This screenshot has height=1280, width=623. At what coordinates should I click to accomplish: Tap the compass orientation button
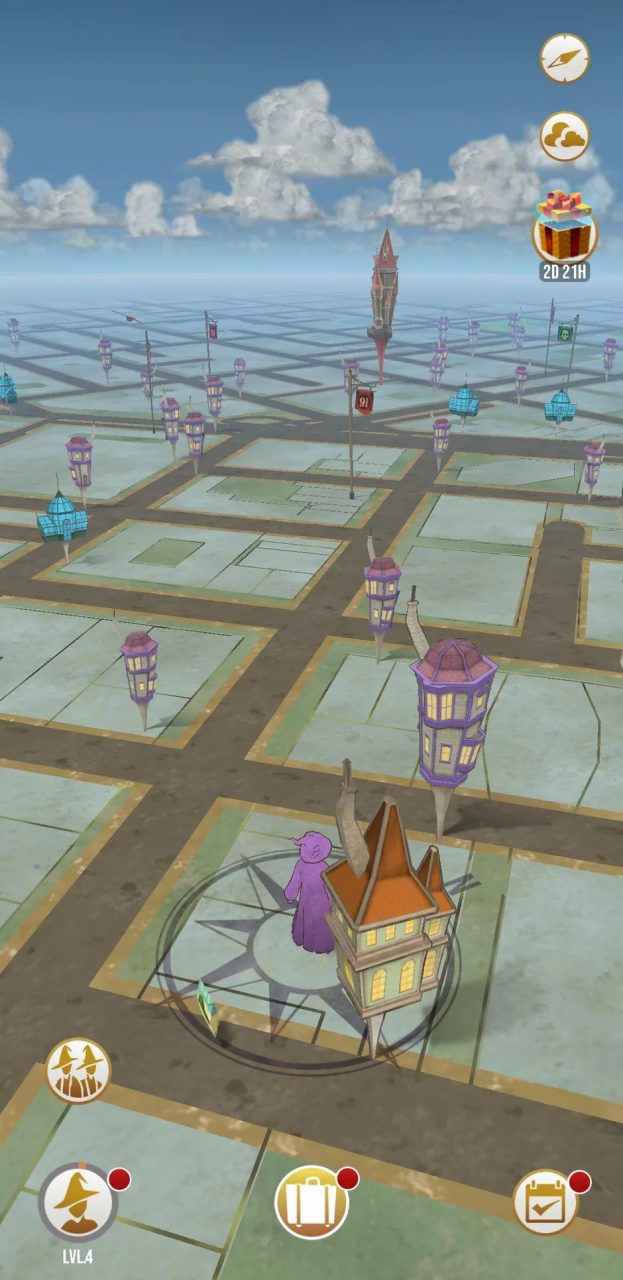(565, 58)
